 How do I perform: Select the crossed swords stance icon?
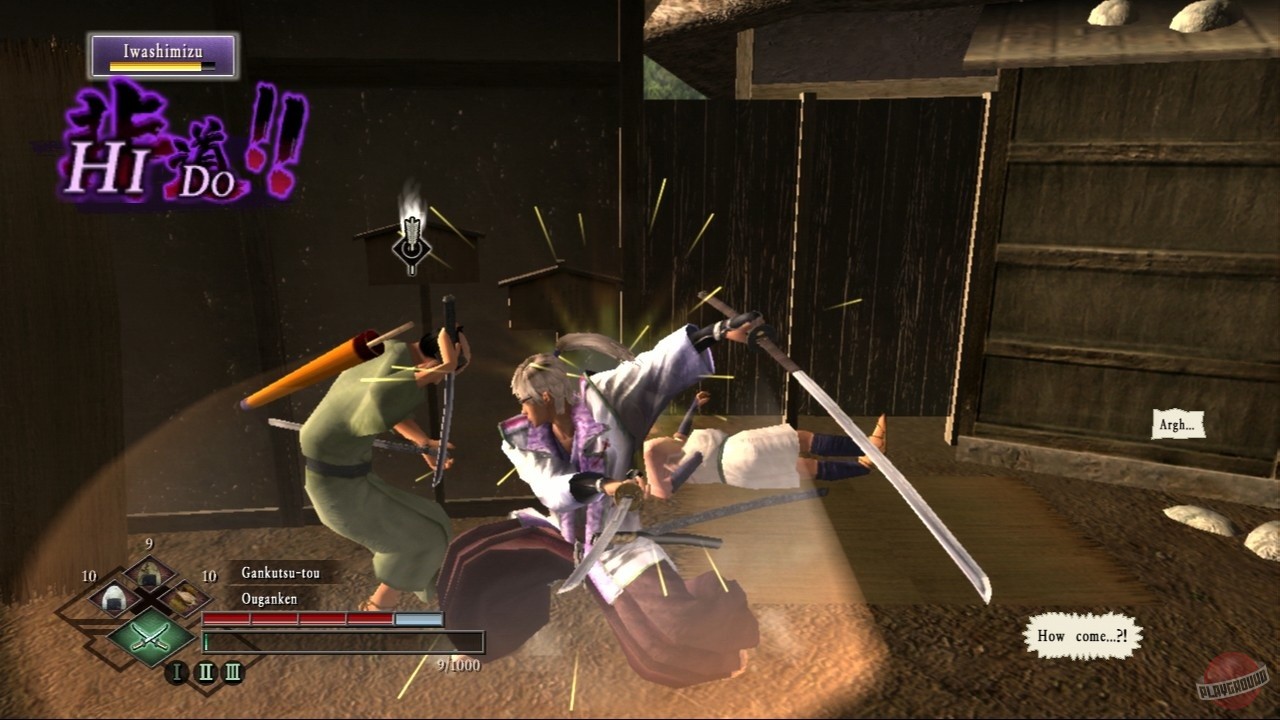tap(150, 637)
